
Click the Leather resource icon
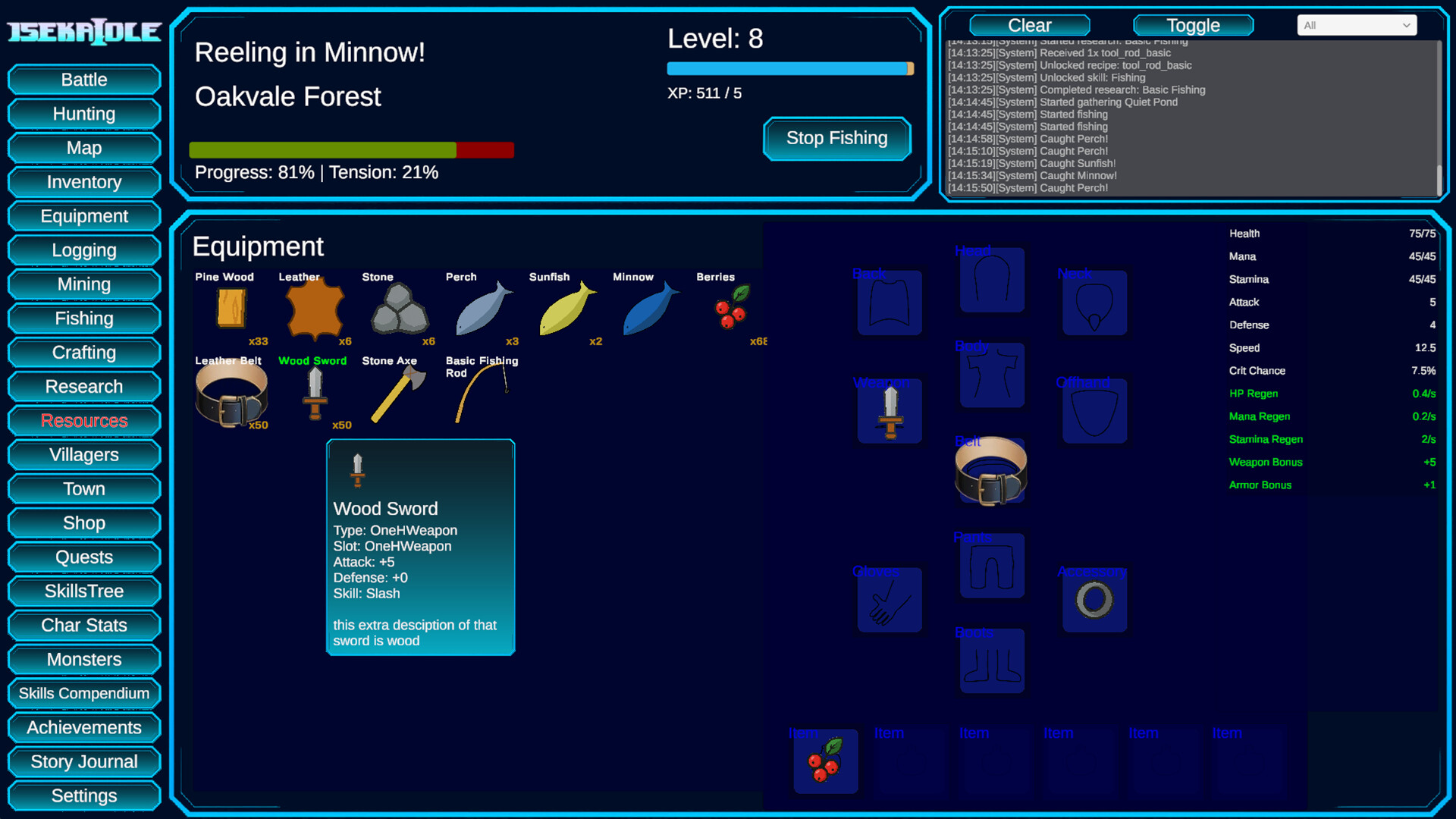315,309
